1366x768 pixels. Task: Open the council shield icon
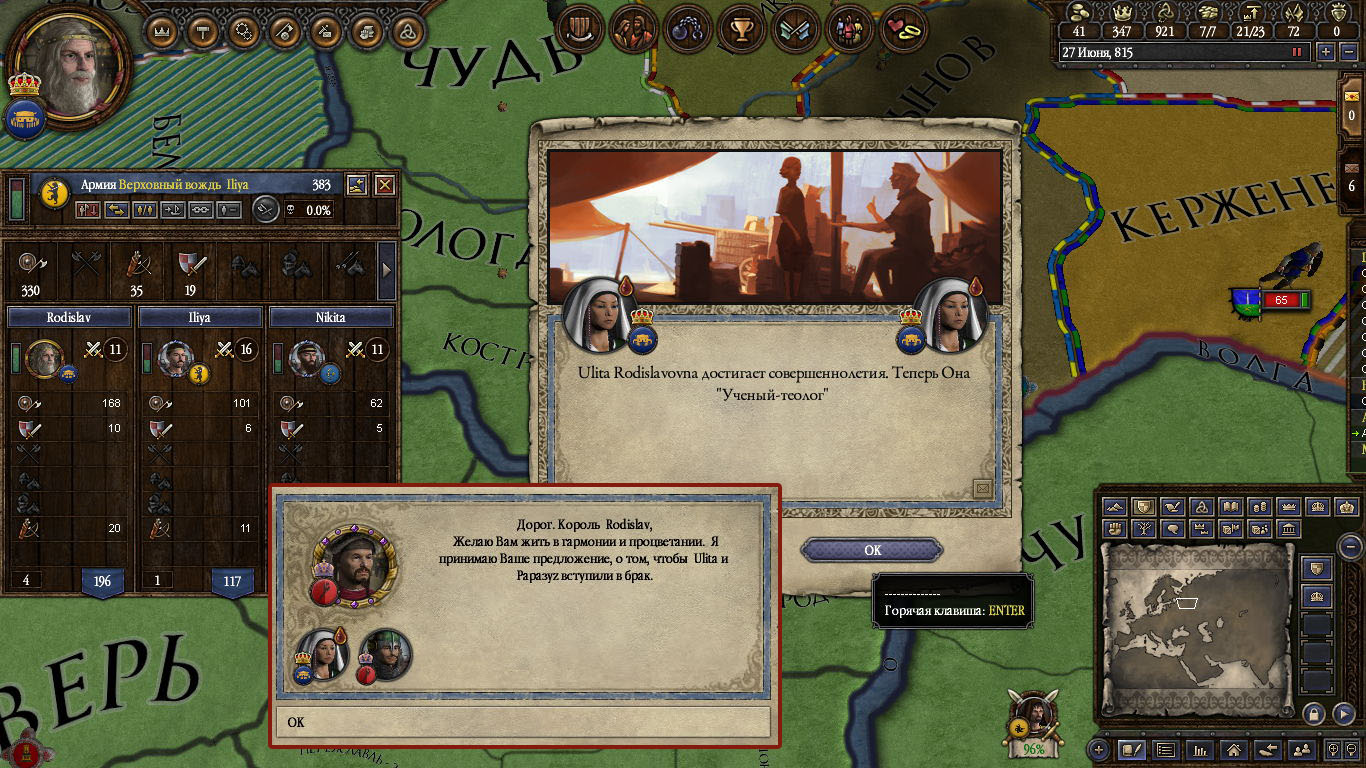580,31
